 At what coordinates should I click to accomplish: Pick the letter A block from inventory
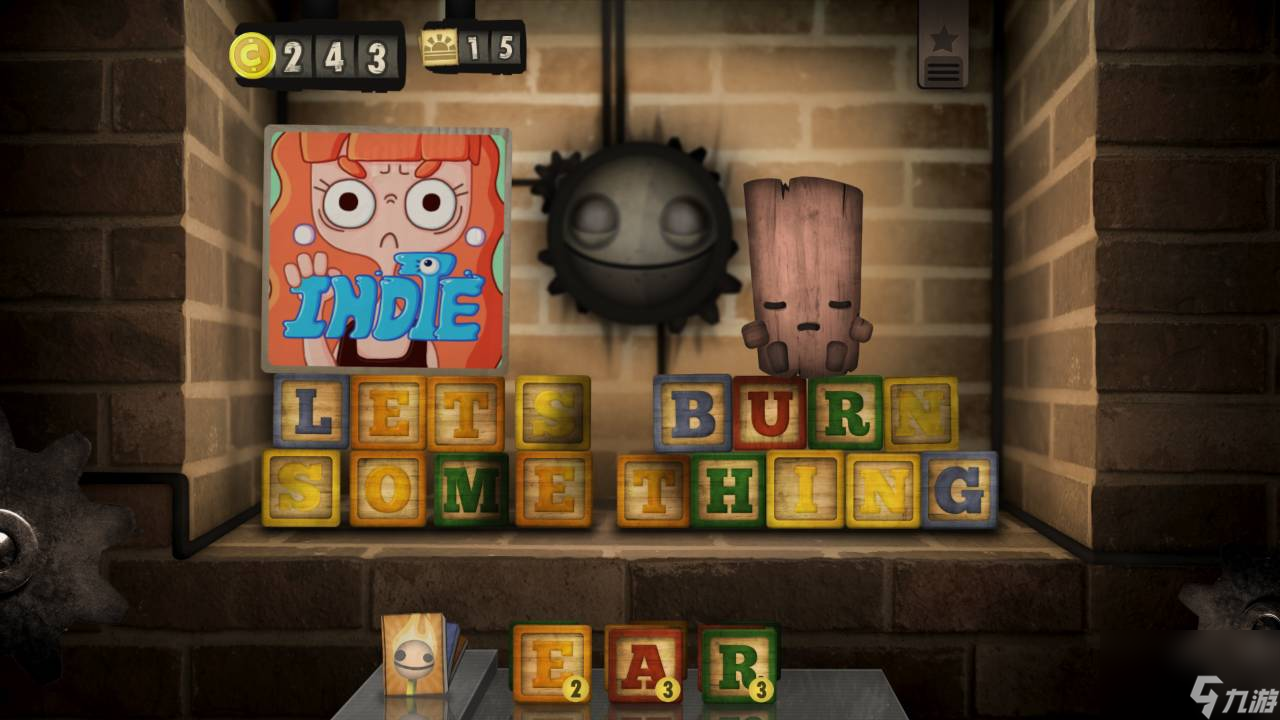tap(645, 662)
